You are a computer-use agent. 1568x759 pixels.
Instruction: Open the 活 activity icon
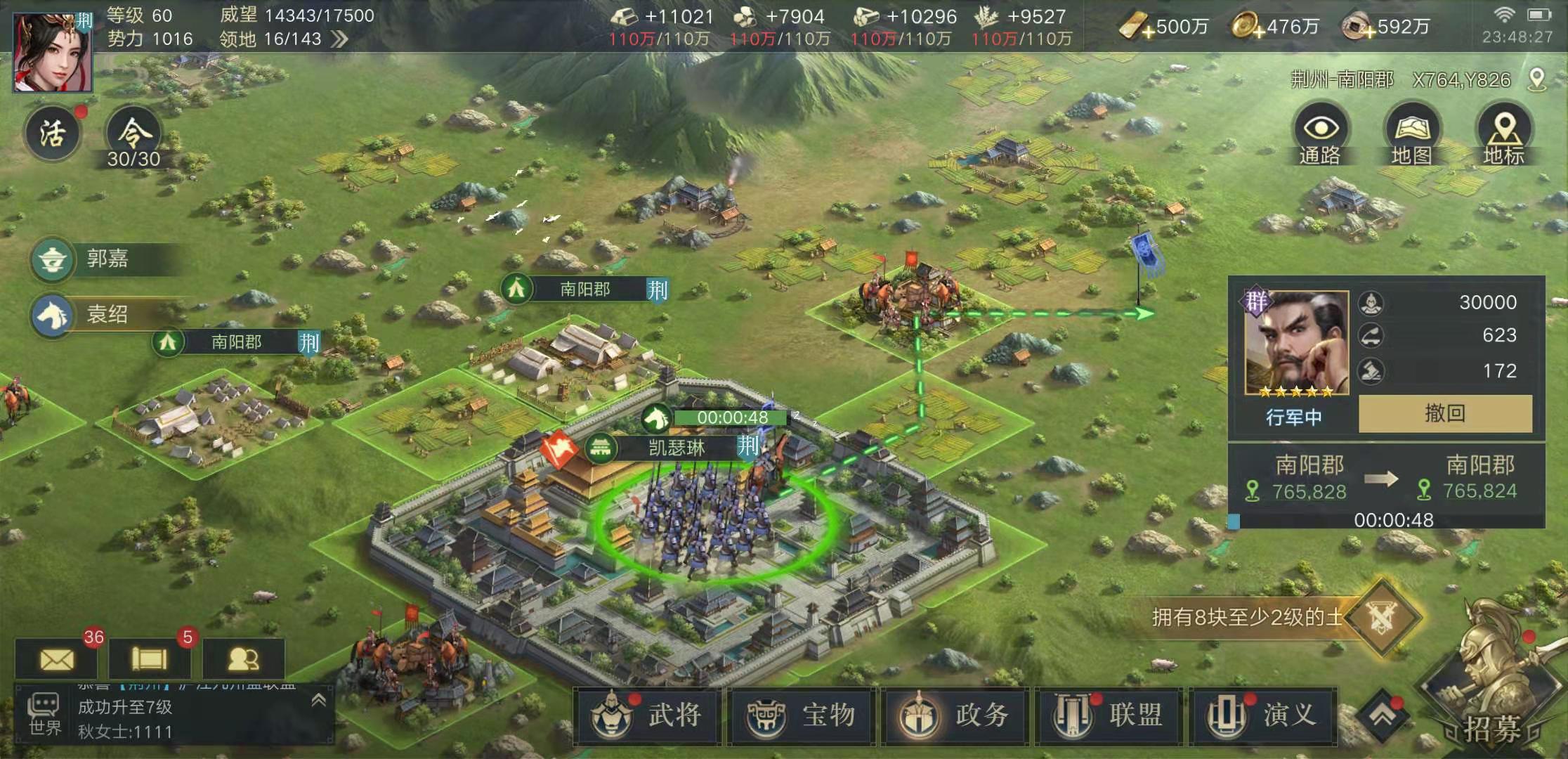(53, 134)
